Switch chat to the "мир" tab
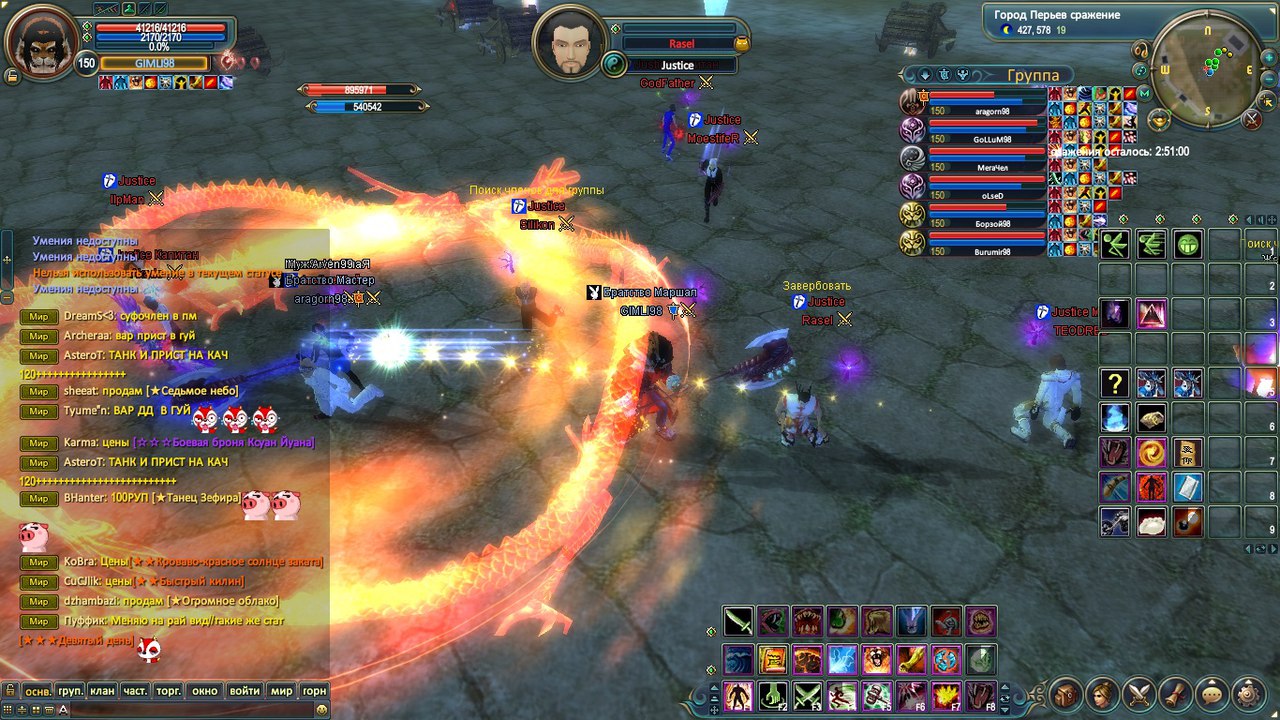 click(282, 691)
